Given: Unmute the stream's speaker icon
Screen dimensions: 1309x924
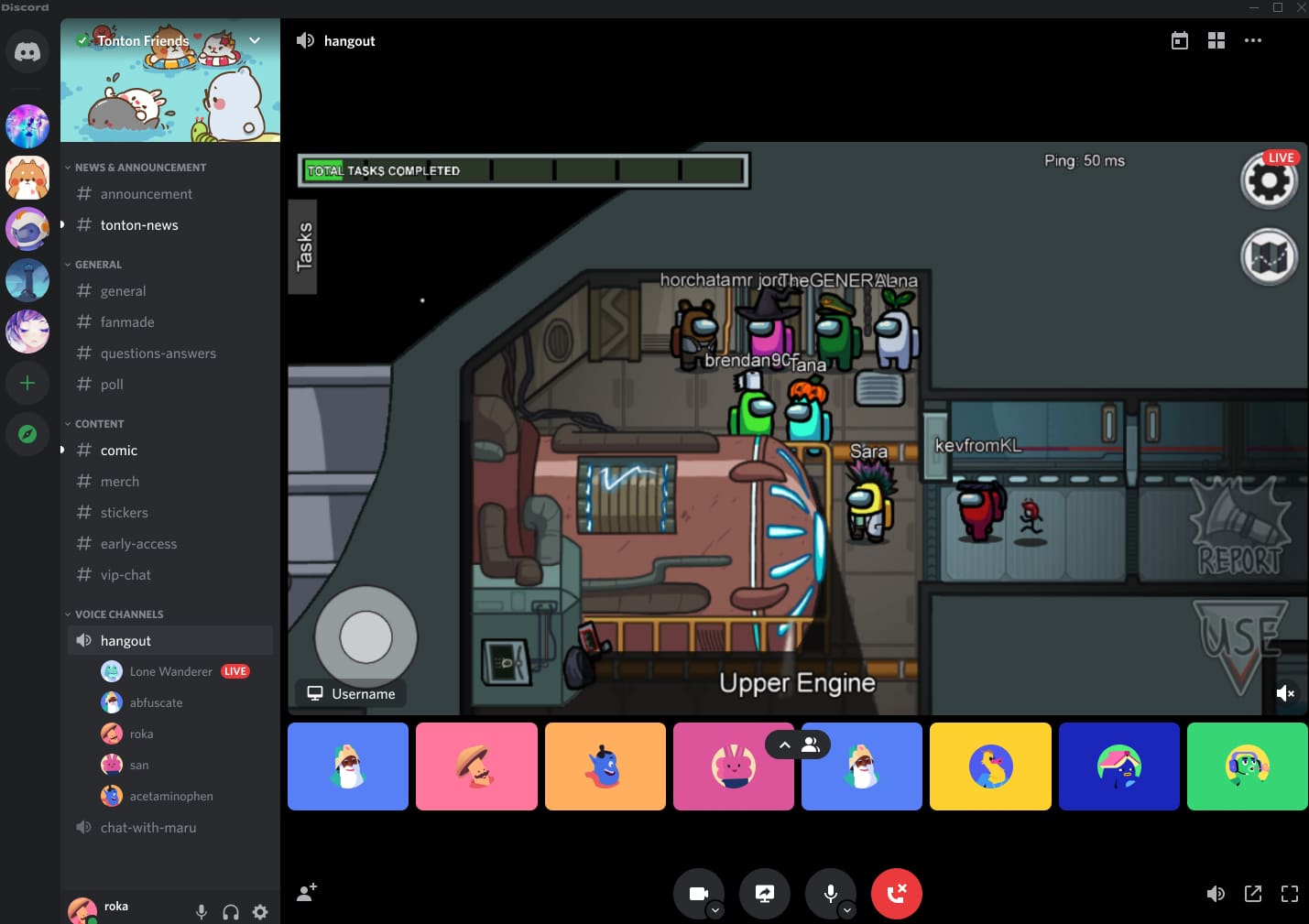Looking at the screenshot, I should point(1286,693).
